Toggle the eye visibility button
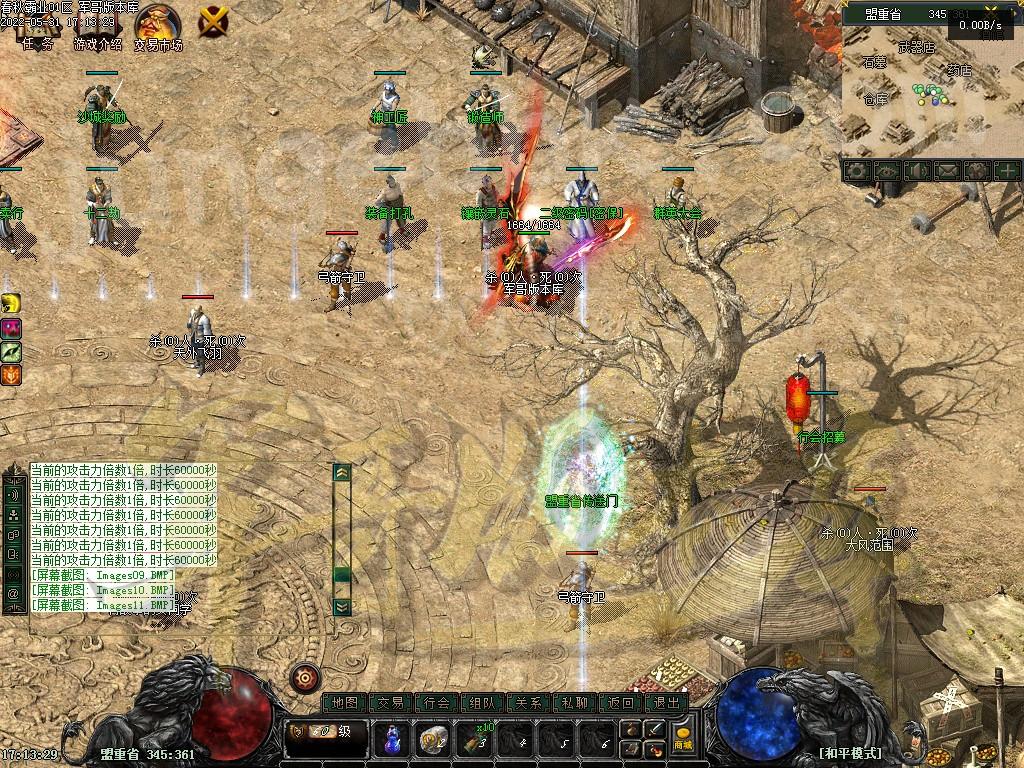Viewport: 1024px width, 768px height. [886, 171]
